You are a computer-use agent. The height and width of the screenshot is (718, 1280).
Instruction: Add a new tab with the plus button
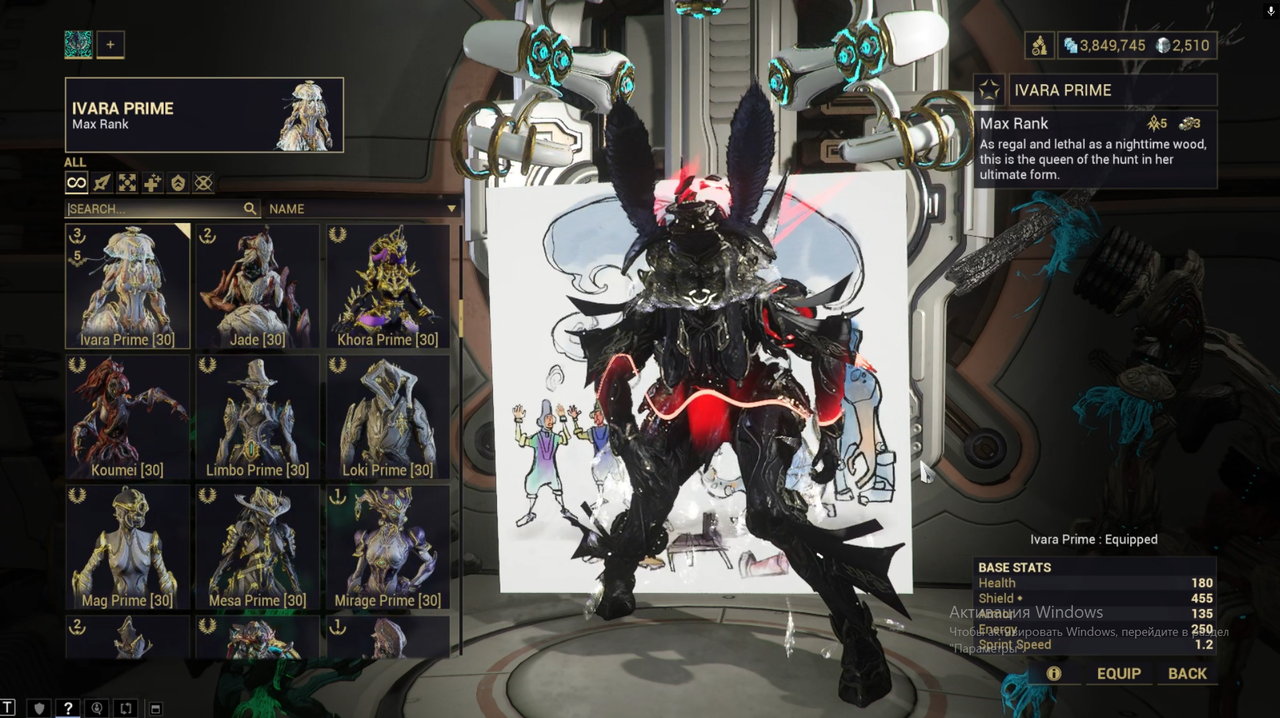pyautogui.click(x=110, y=44)
